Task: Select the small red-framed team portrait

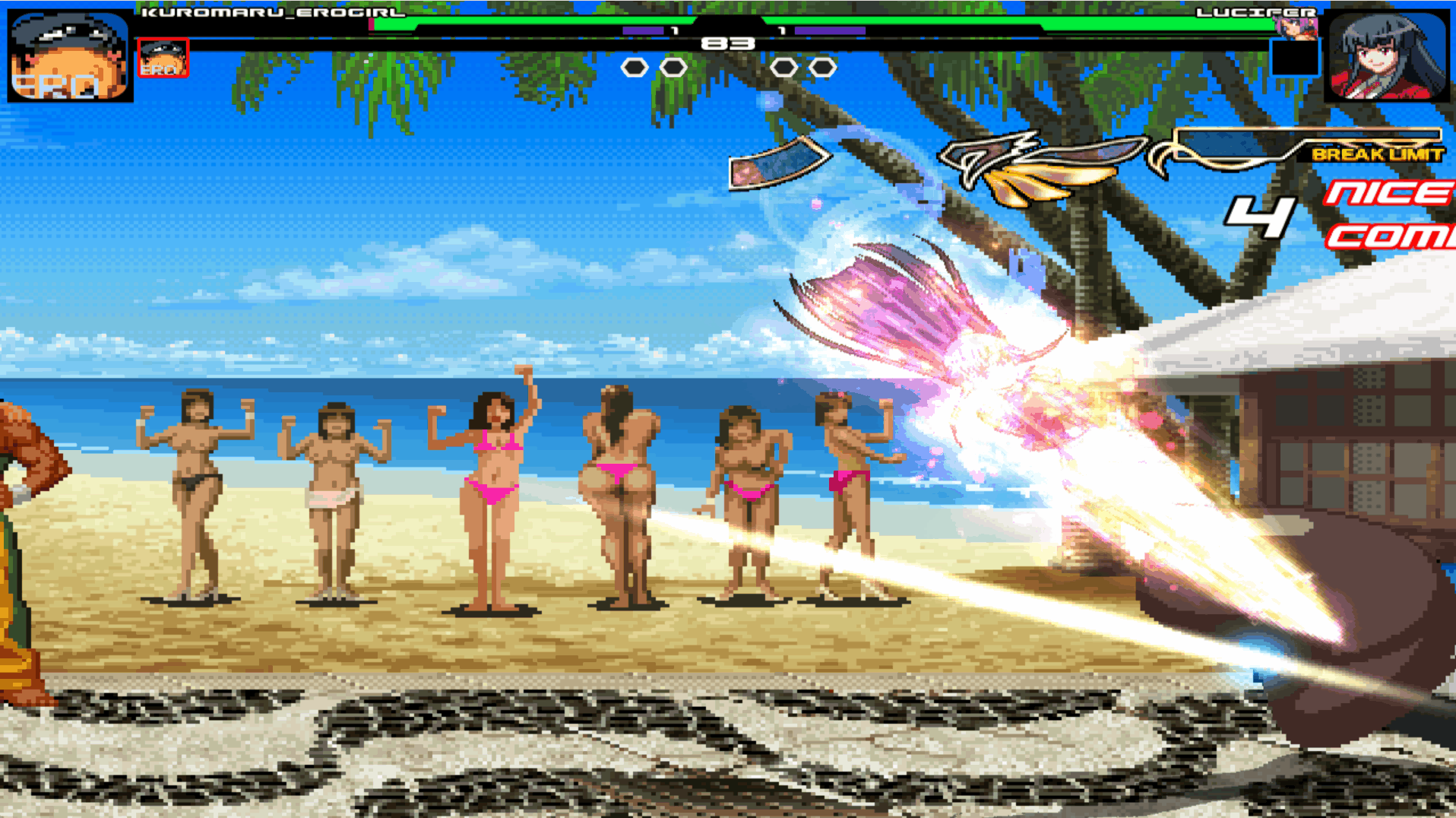Action: 163,59
